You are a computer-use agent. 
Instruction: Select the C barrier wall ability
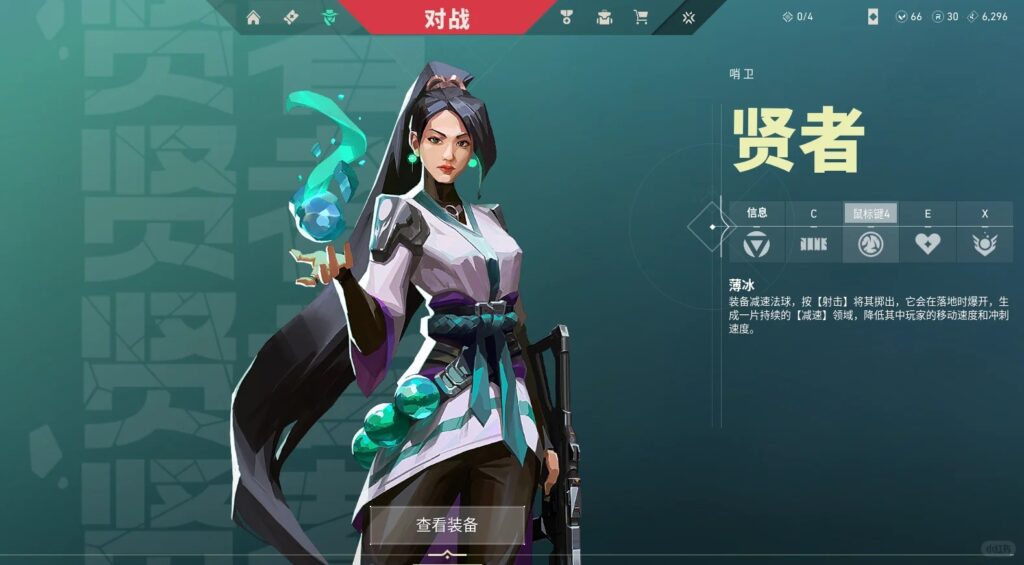point(813,243)
